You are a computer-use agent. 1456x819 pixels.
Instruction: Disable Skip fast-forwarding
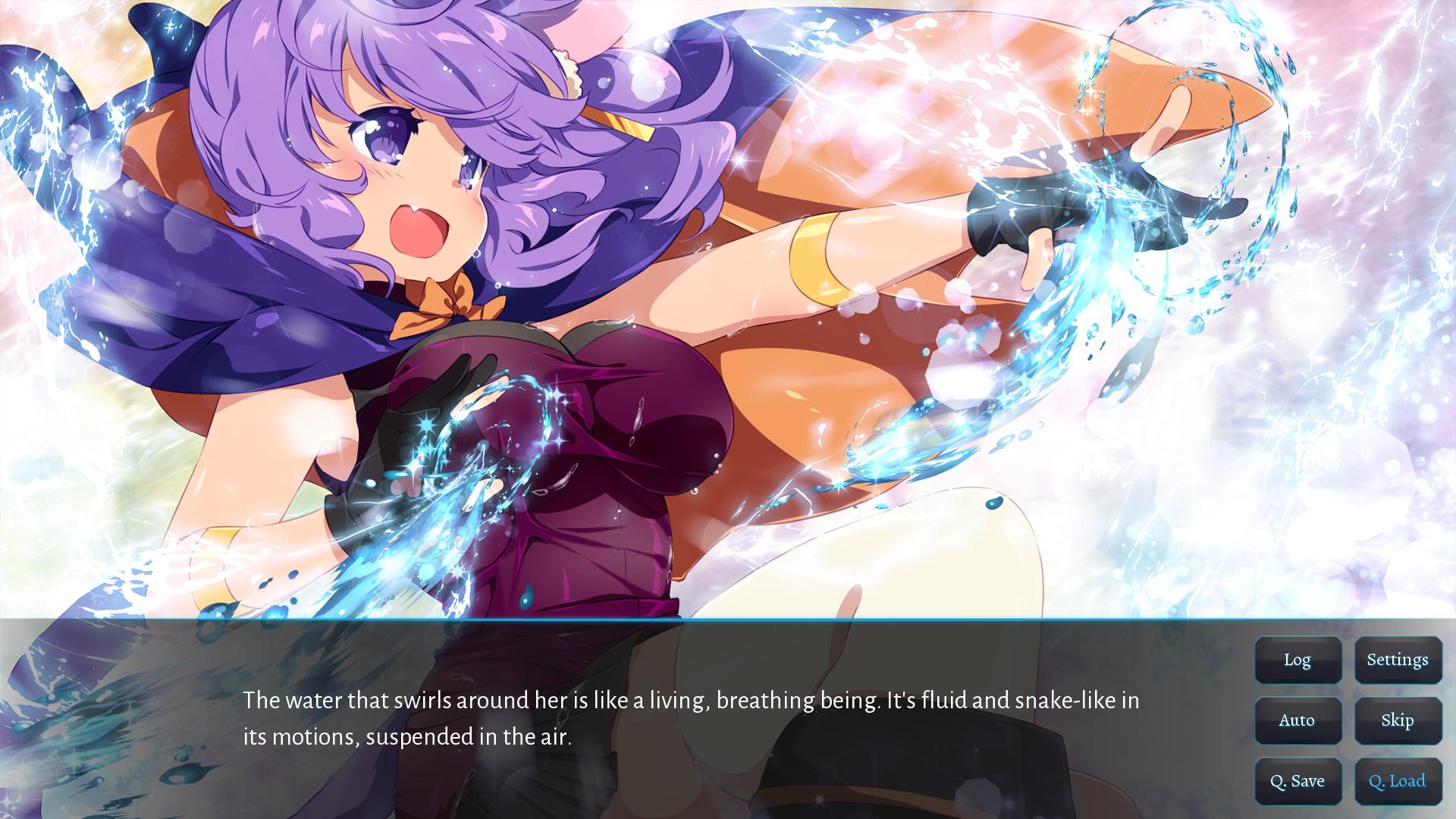1398,720
